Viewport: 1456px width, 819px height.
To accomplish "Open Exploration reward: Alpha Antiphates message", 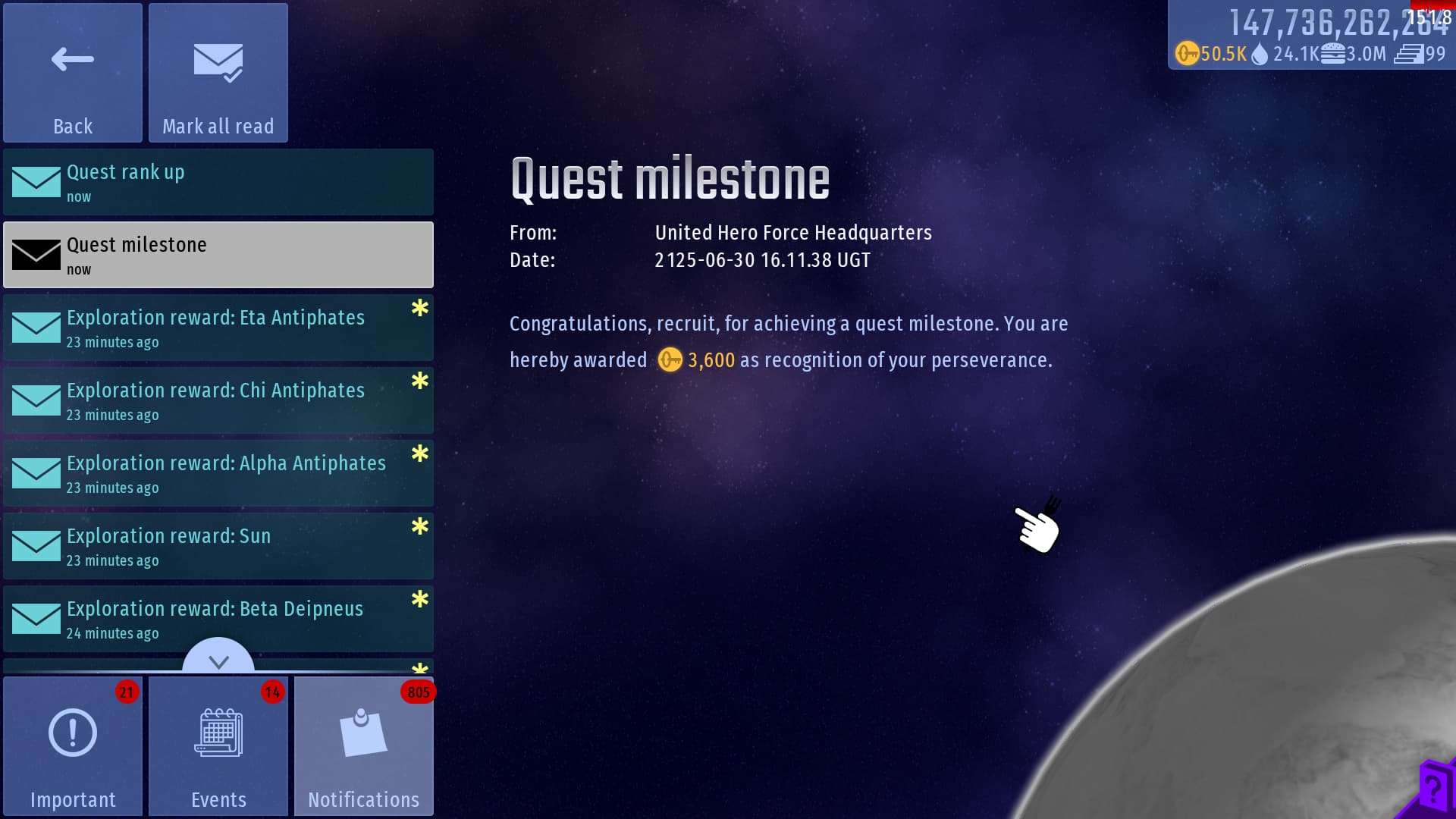I will (218, 473).
